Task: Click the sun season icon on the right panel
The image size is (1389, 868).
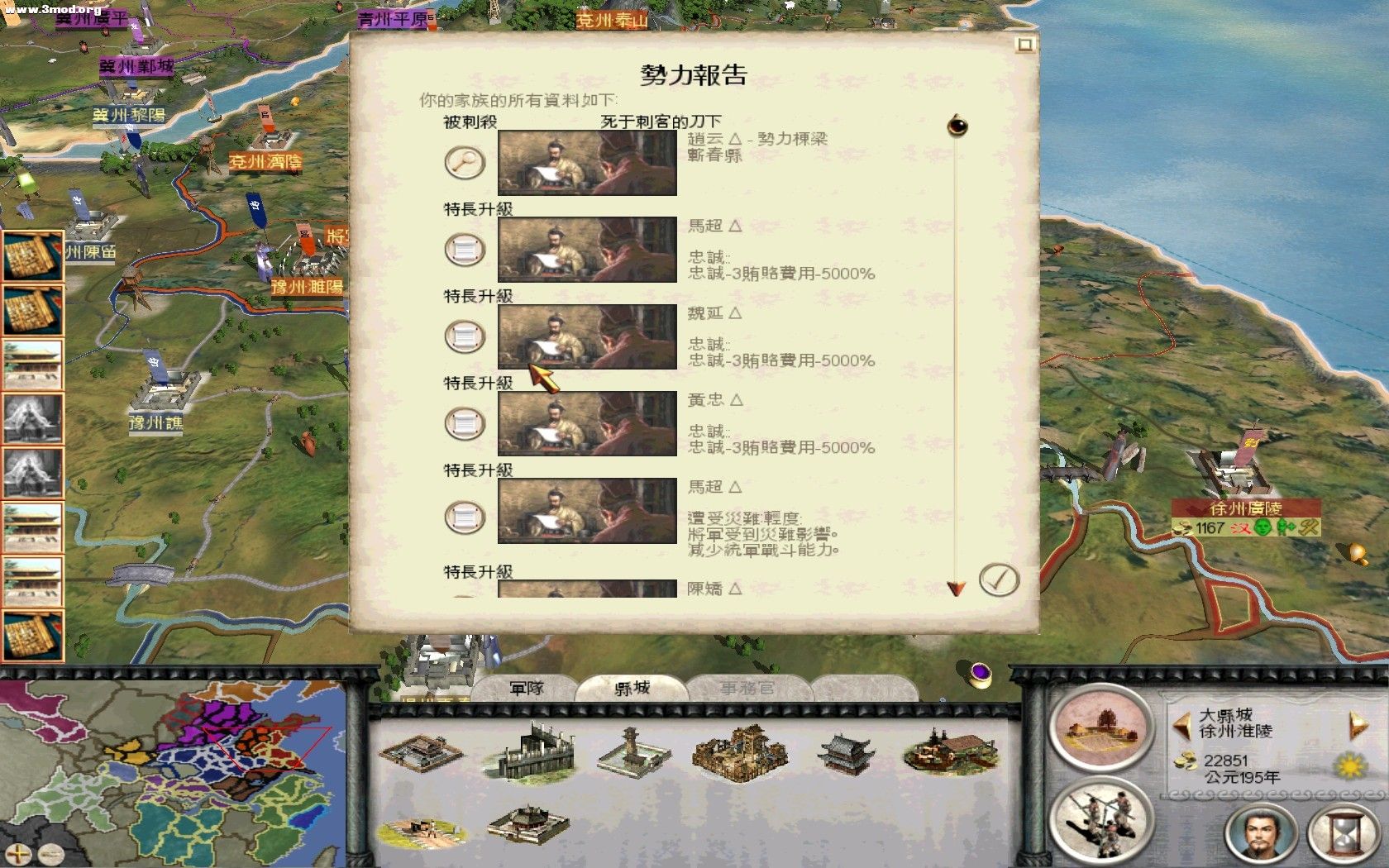Action: pos(1349,765)
